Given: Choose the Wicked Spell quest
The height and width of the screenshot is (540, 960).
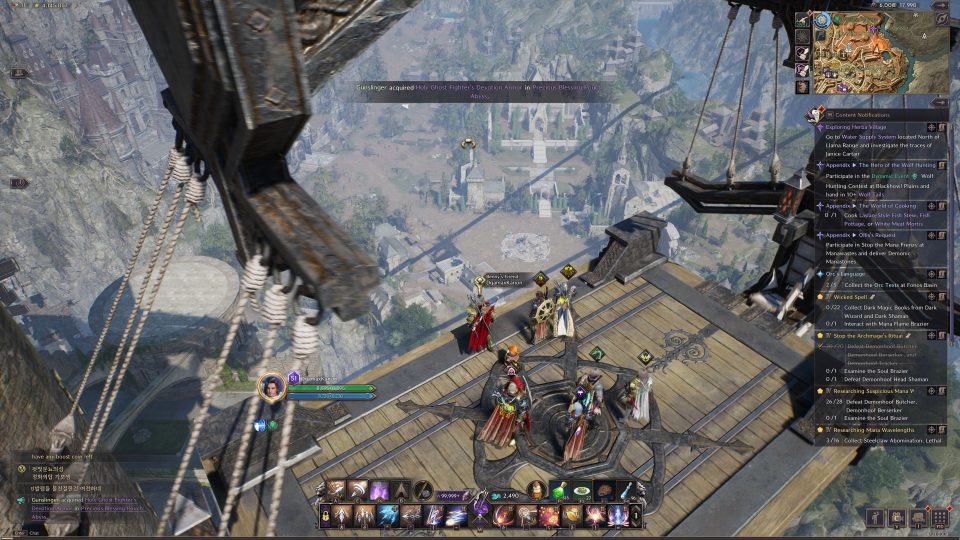Looking at the screenshot, I should 854,297.
